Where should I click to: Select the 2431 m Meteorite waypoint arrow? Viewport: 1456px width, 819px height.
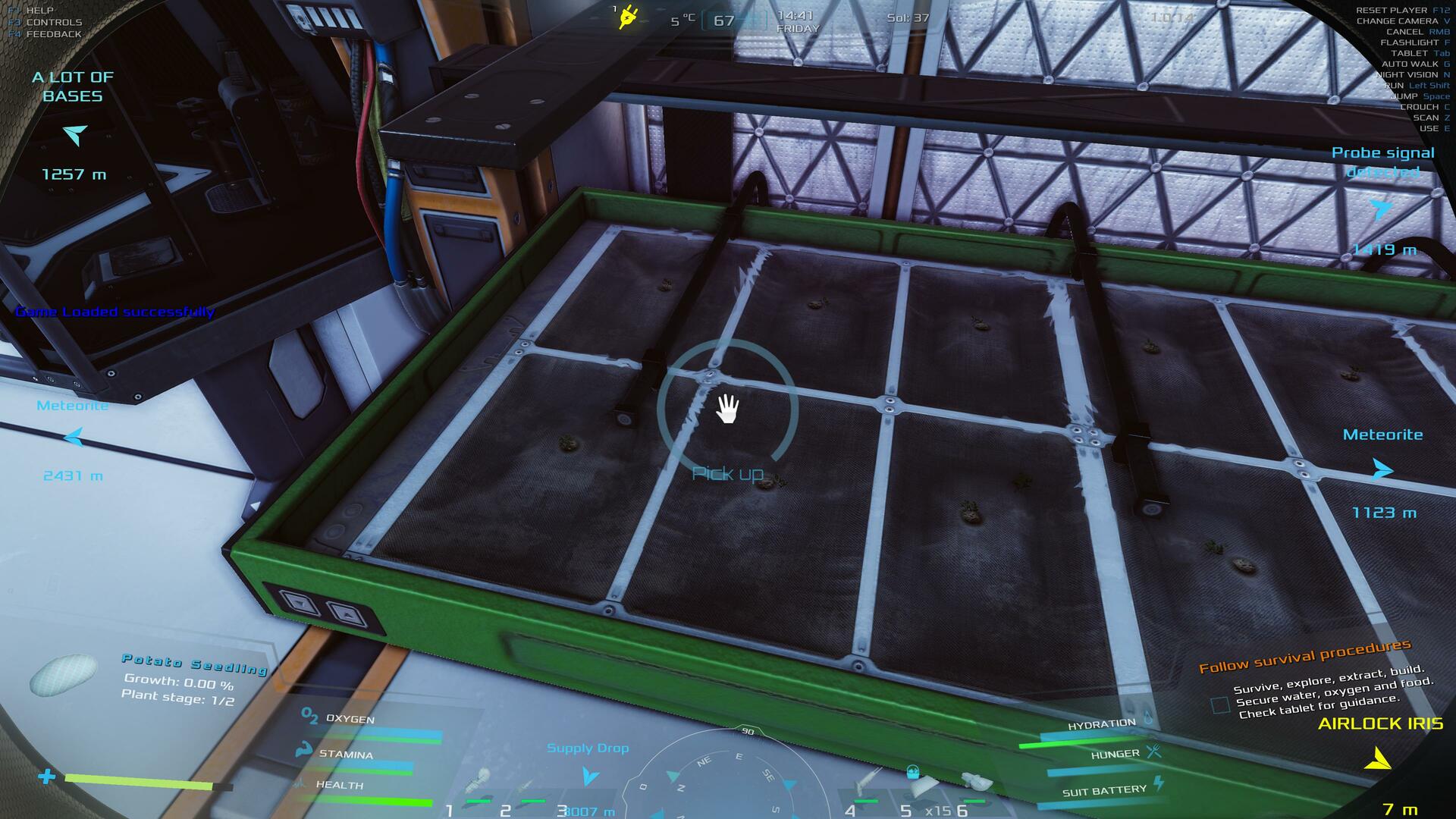(x=74, y=438)
